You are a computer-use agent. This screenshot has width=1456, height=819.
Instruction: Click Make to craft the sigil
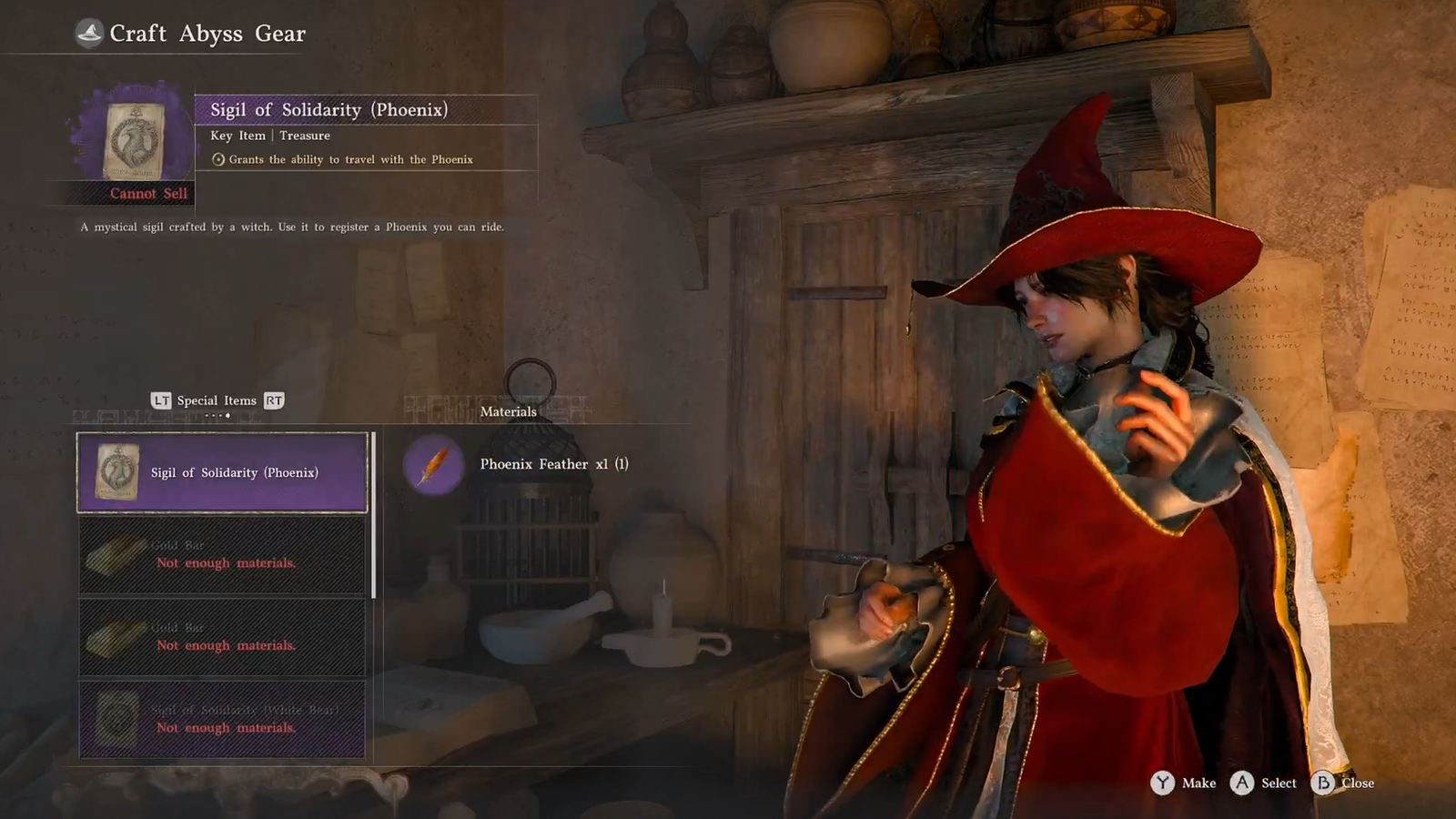[x=1198, y=783]
